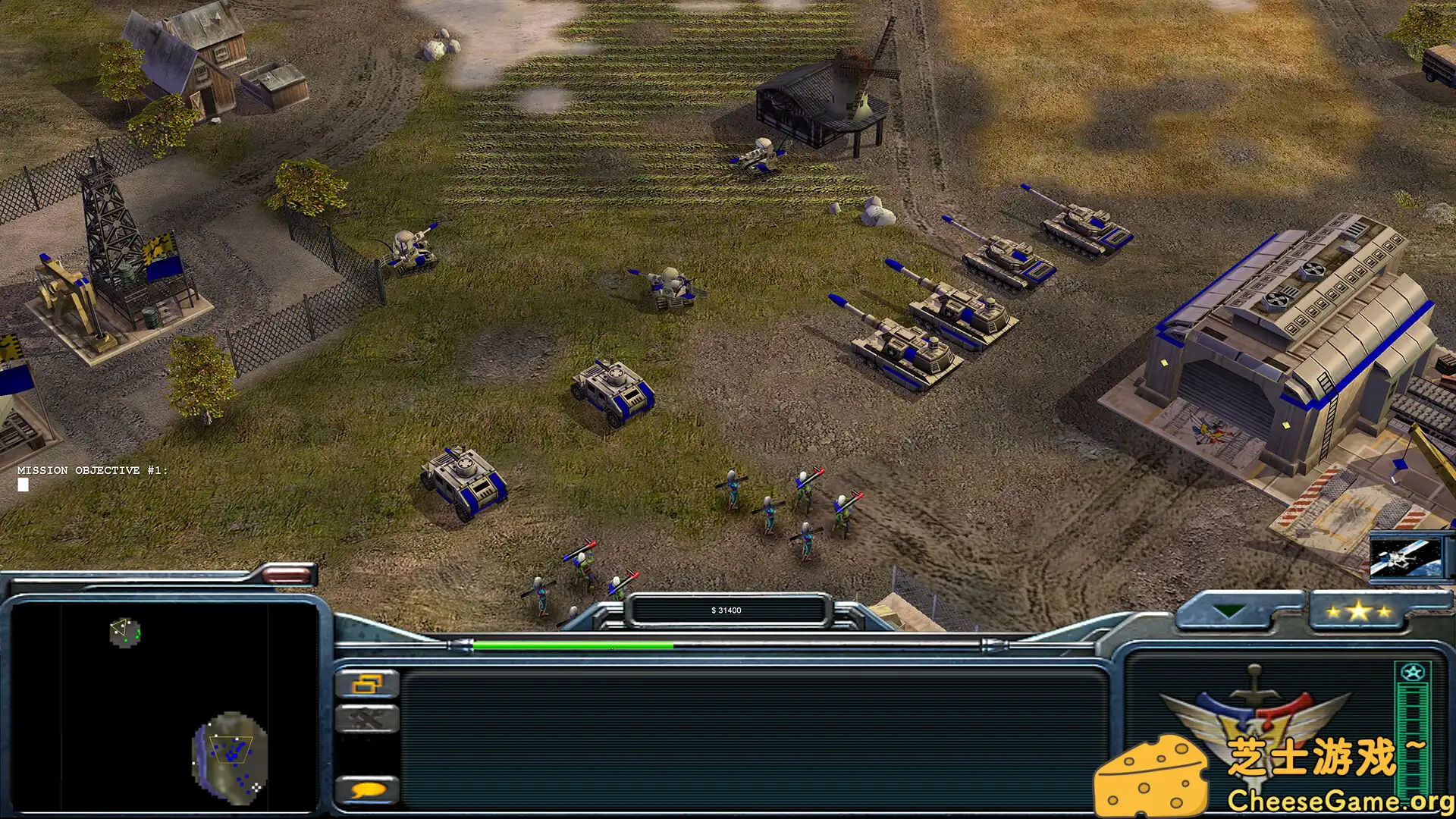
Task: Click the green power meter bar
Action: coord(573,644)
